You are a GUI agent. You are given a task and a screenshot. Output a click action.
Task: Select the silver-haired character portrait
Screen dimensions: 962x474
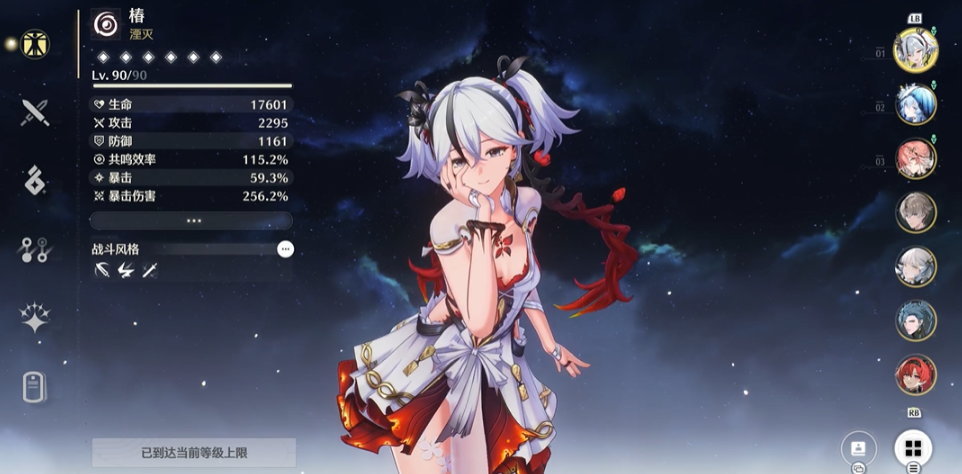(x=915, y=267)
